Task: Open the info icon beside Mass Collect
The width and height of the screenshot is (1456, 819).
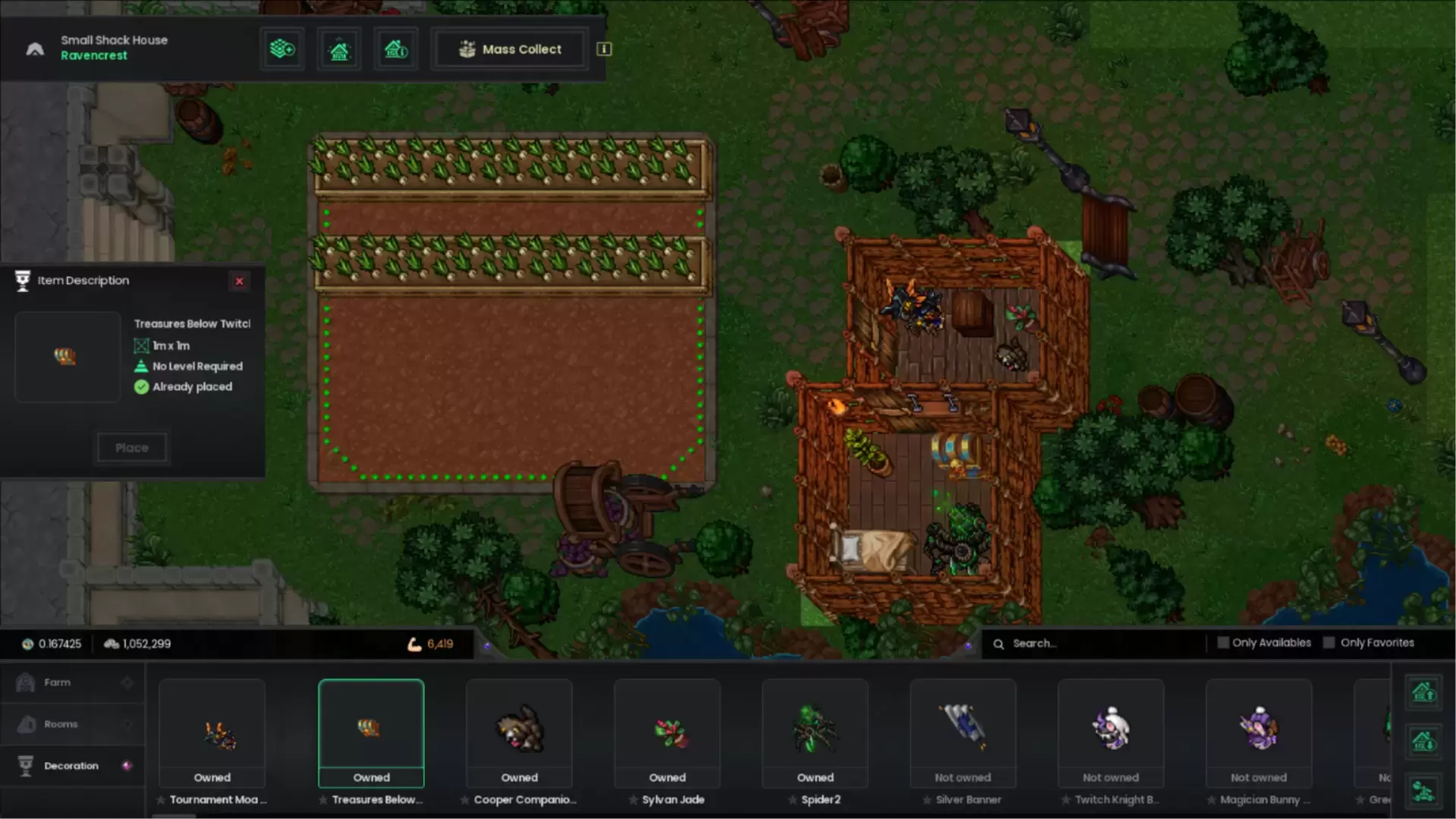Action: pos(604,49)
